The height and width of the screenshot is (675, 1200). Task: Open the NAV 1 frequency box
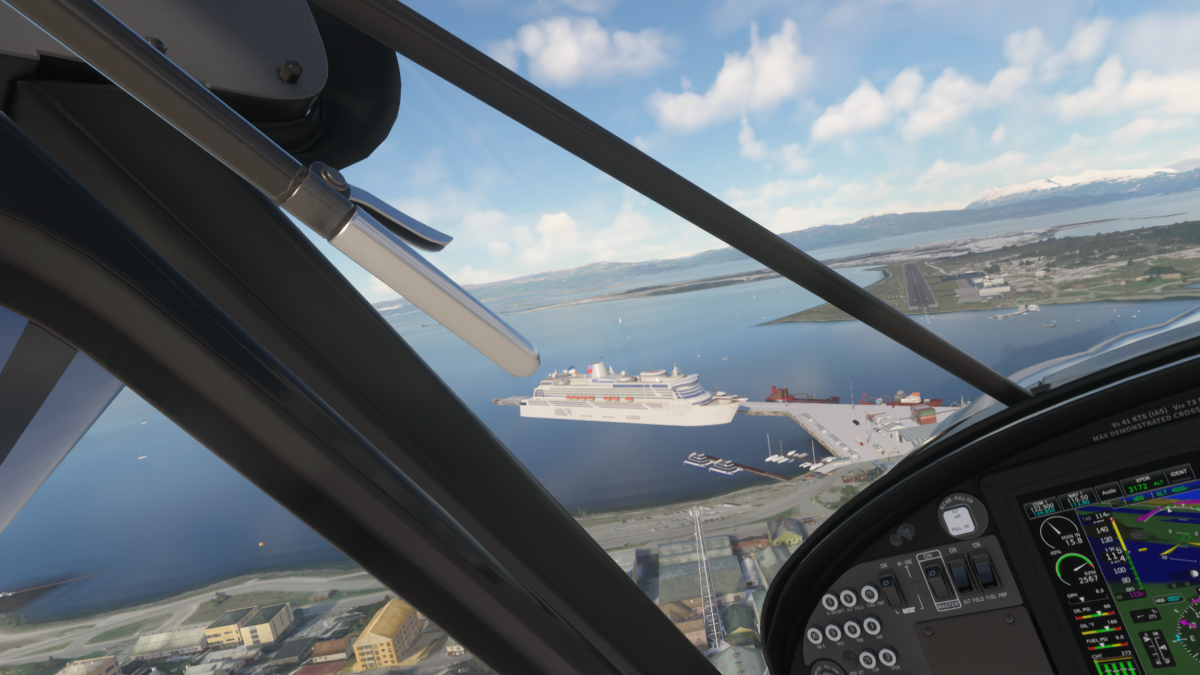[x=1076, y=498]
